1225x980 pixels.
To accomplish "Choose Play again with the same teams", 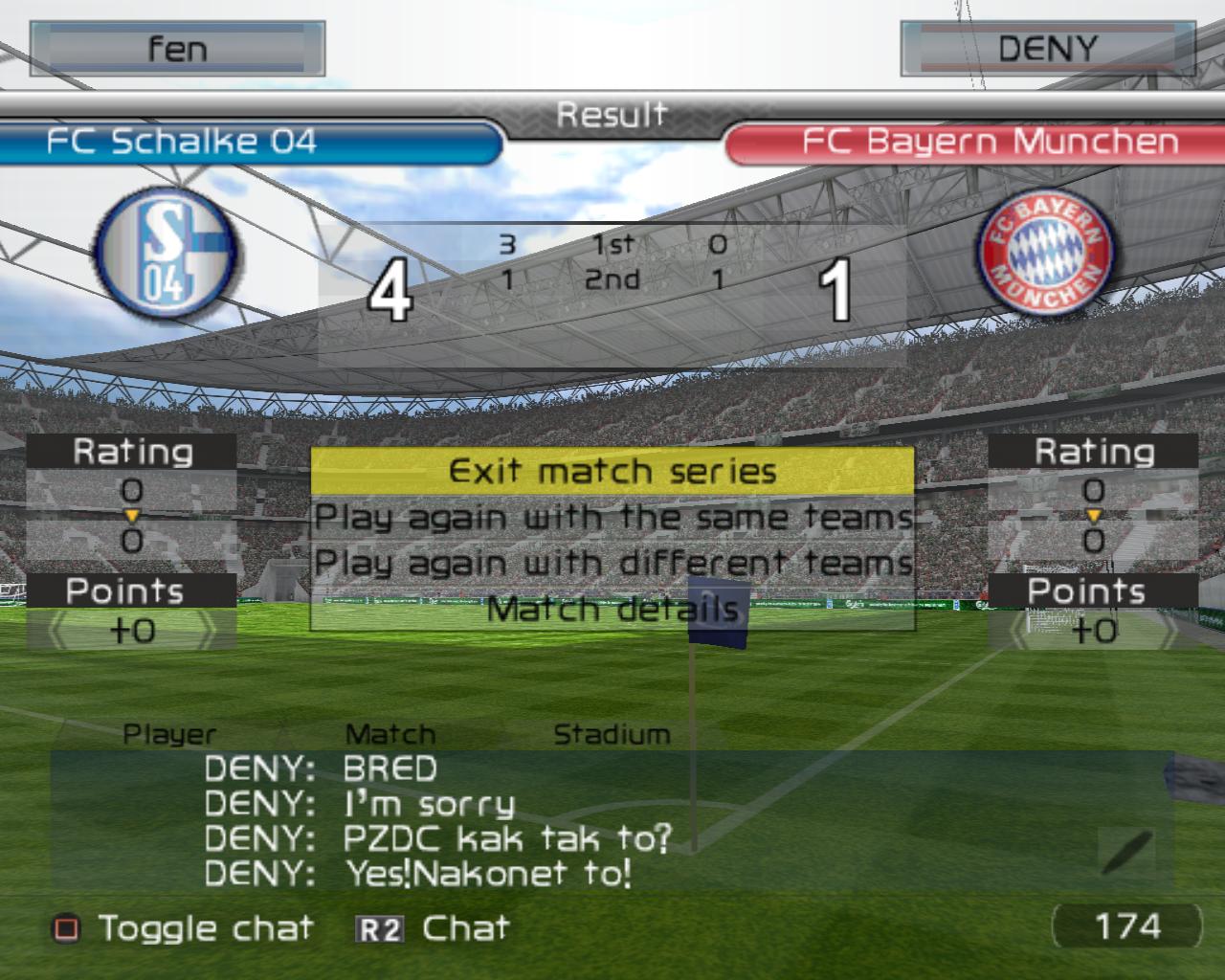I will [612, 518].
